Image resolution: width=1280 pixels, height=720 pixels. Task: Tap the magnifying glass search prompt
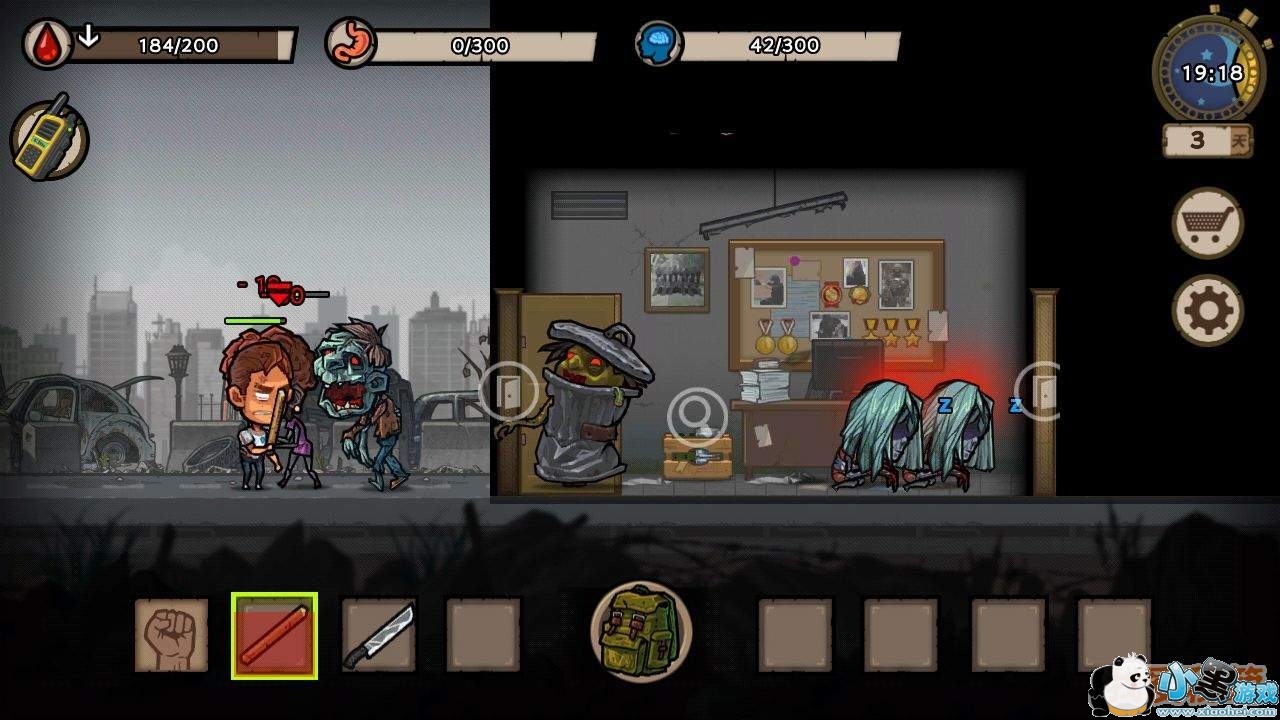click(697, 414)
